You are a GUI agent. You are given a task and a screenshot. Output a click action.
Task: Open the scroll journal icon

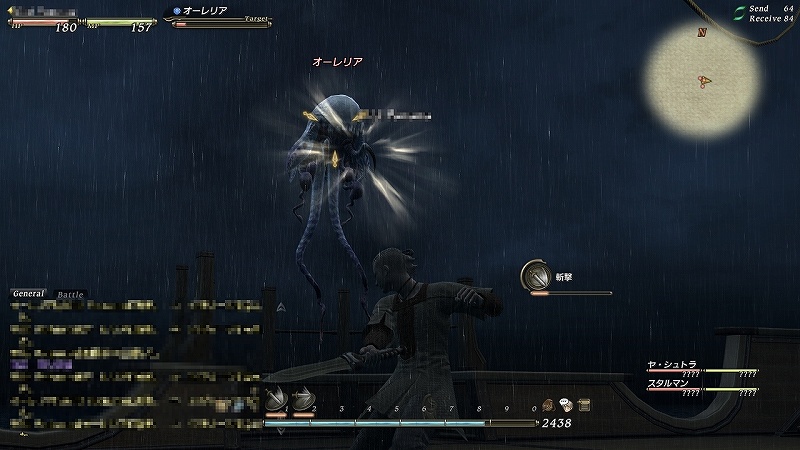[583, 404]
